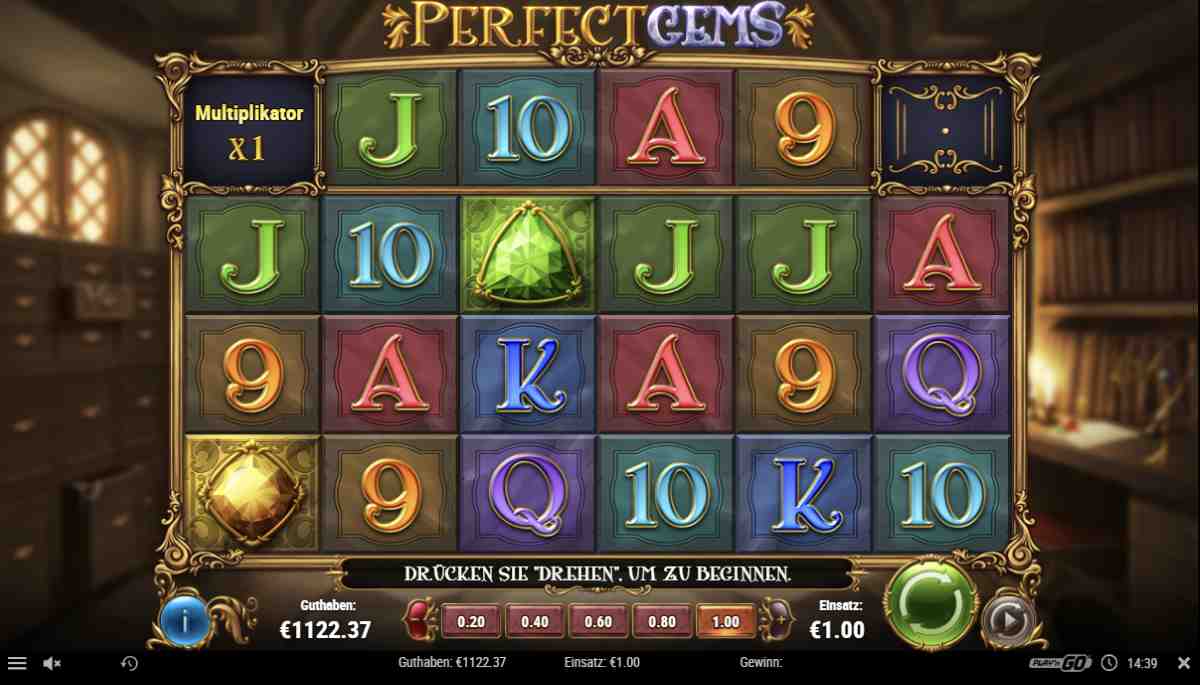Decrease the bet with the red minus gem
The image size is (1200, 685).
(x=421, y=621)
